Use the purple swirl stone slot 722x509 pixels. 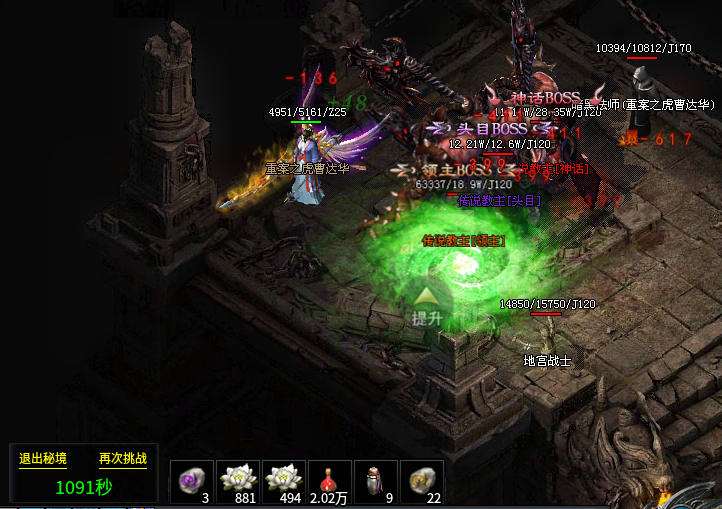(190, 481)
